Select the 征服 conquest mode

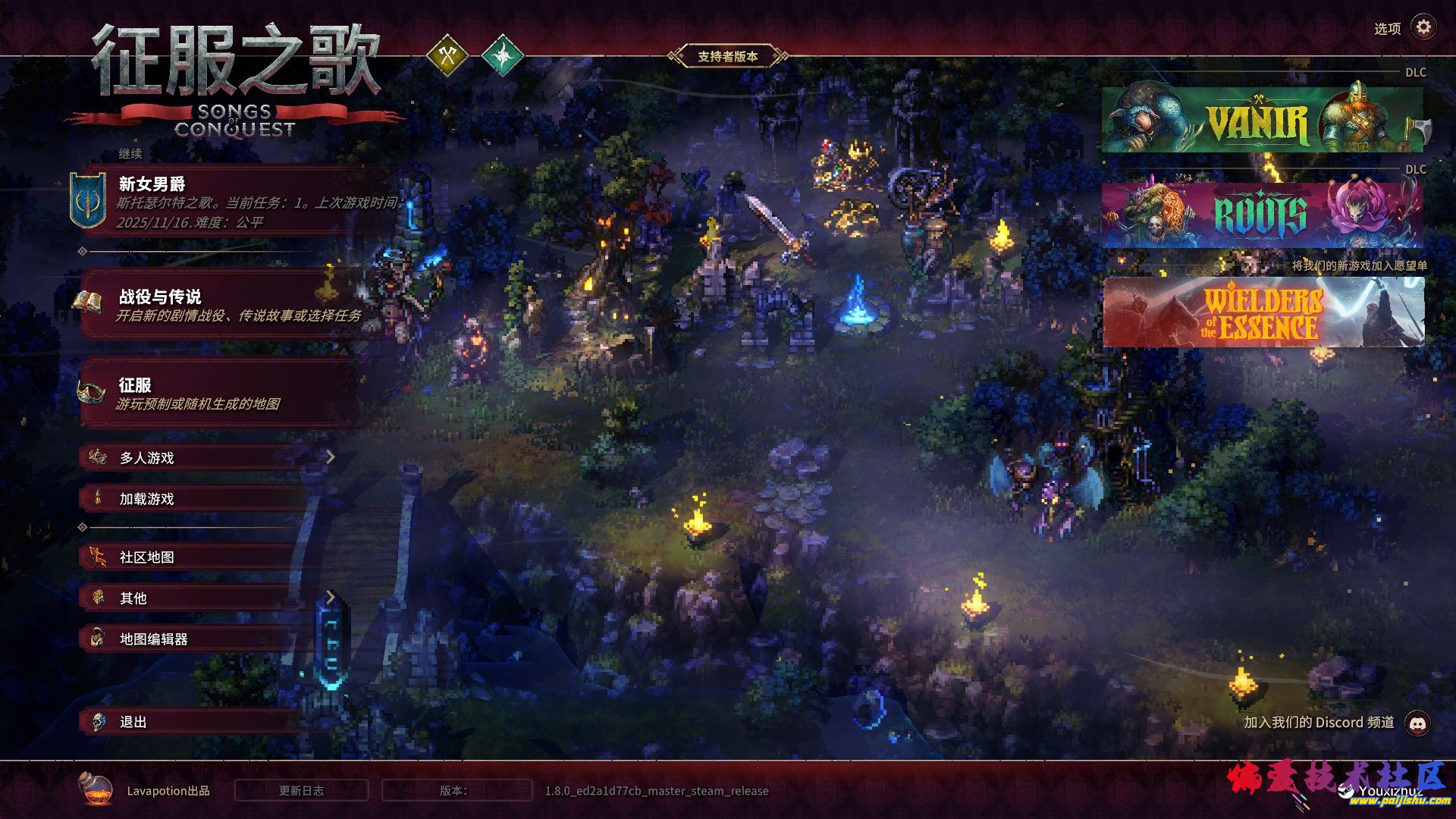(220, 393)
